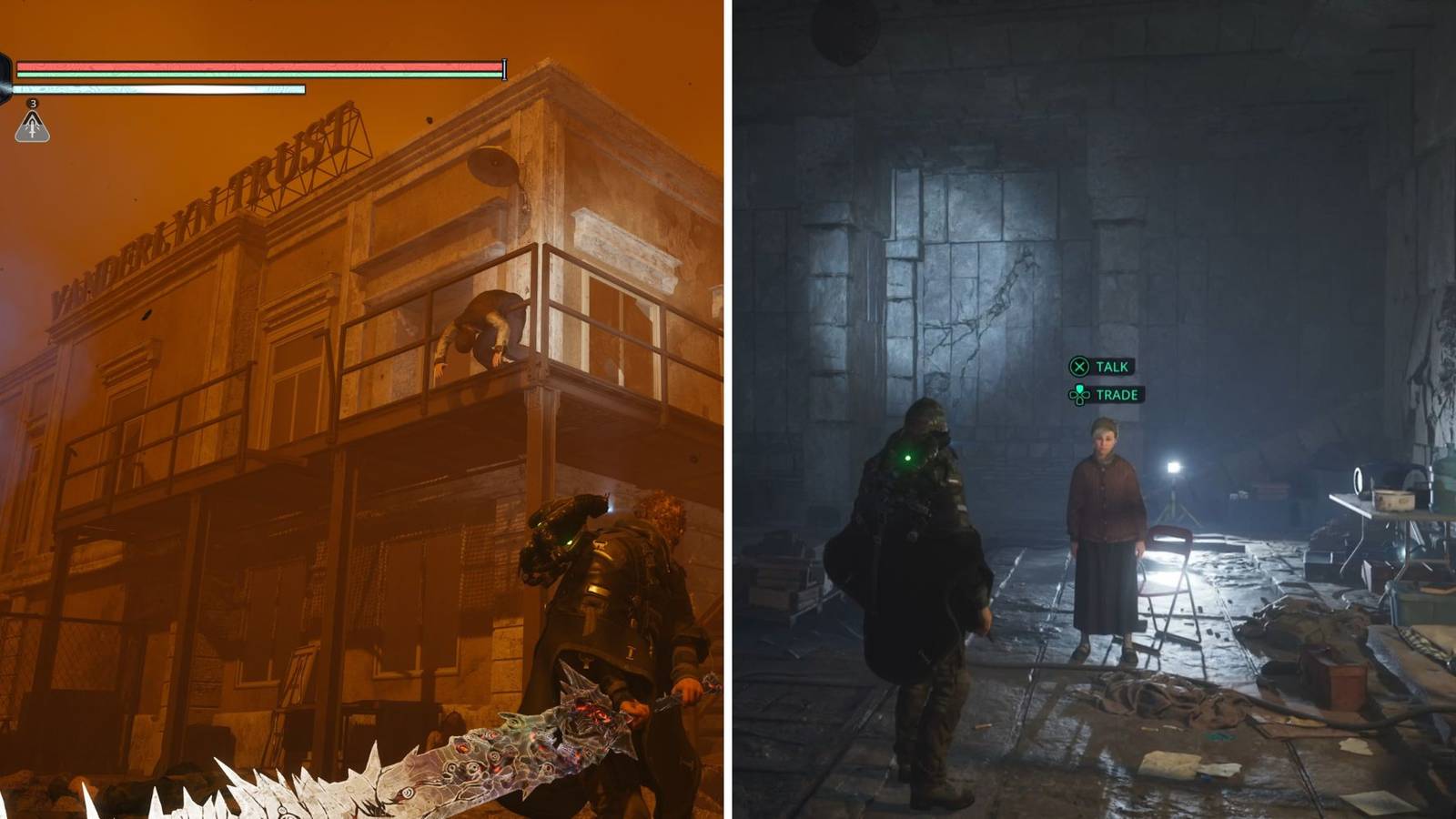Screen dimensions: 1456x819
Task: Click the marker at the health bar's right end
Action: [504, 68]
